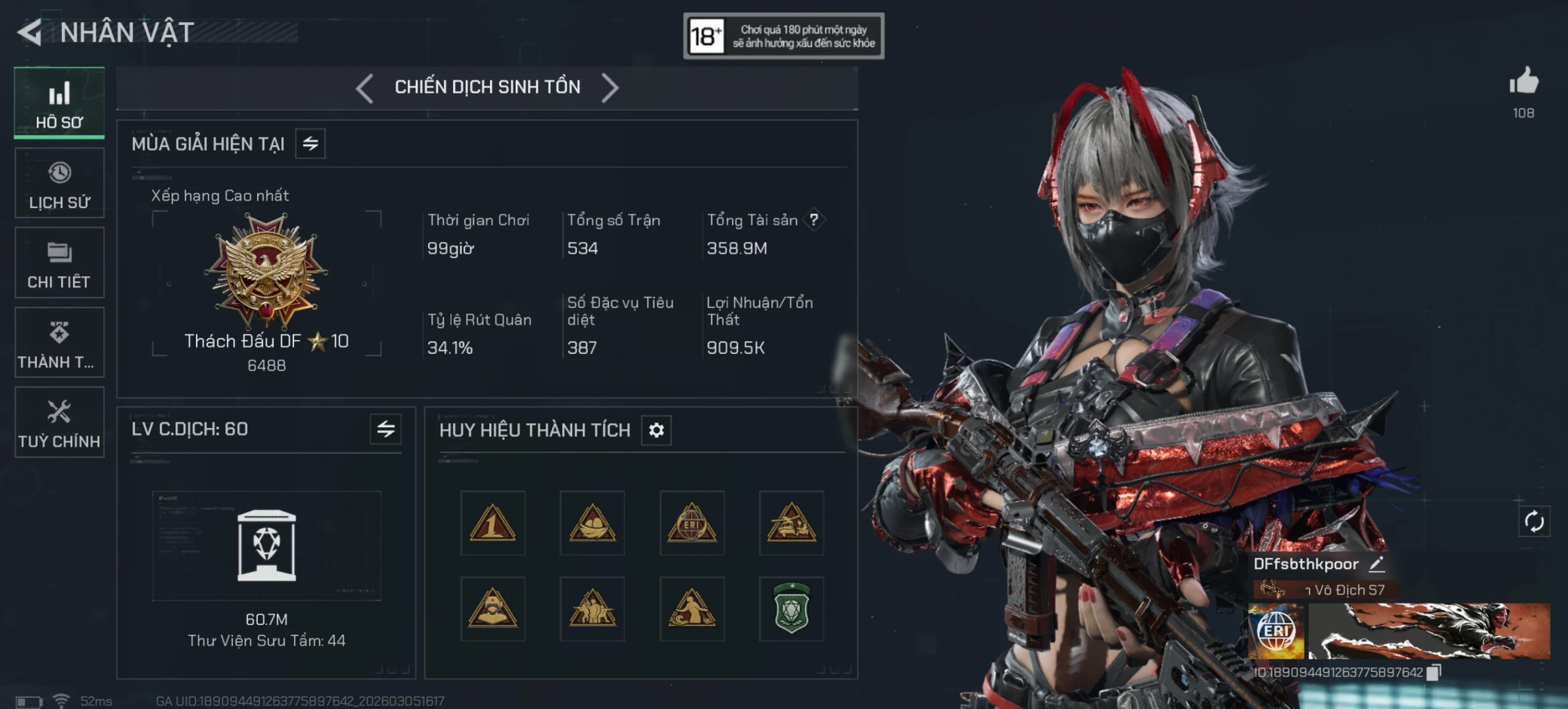Select the number 1 triangle badge
The image size is (1568, 709).
tap(492, 523)
